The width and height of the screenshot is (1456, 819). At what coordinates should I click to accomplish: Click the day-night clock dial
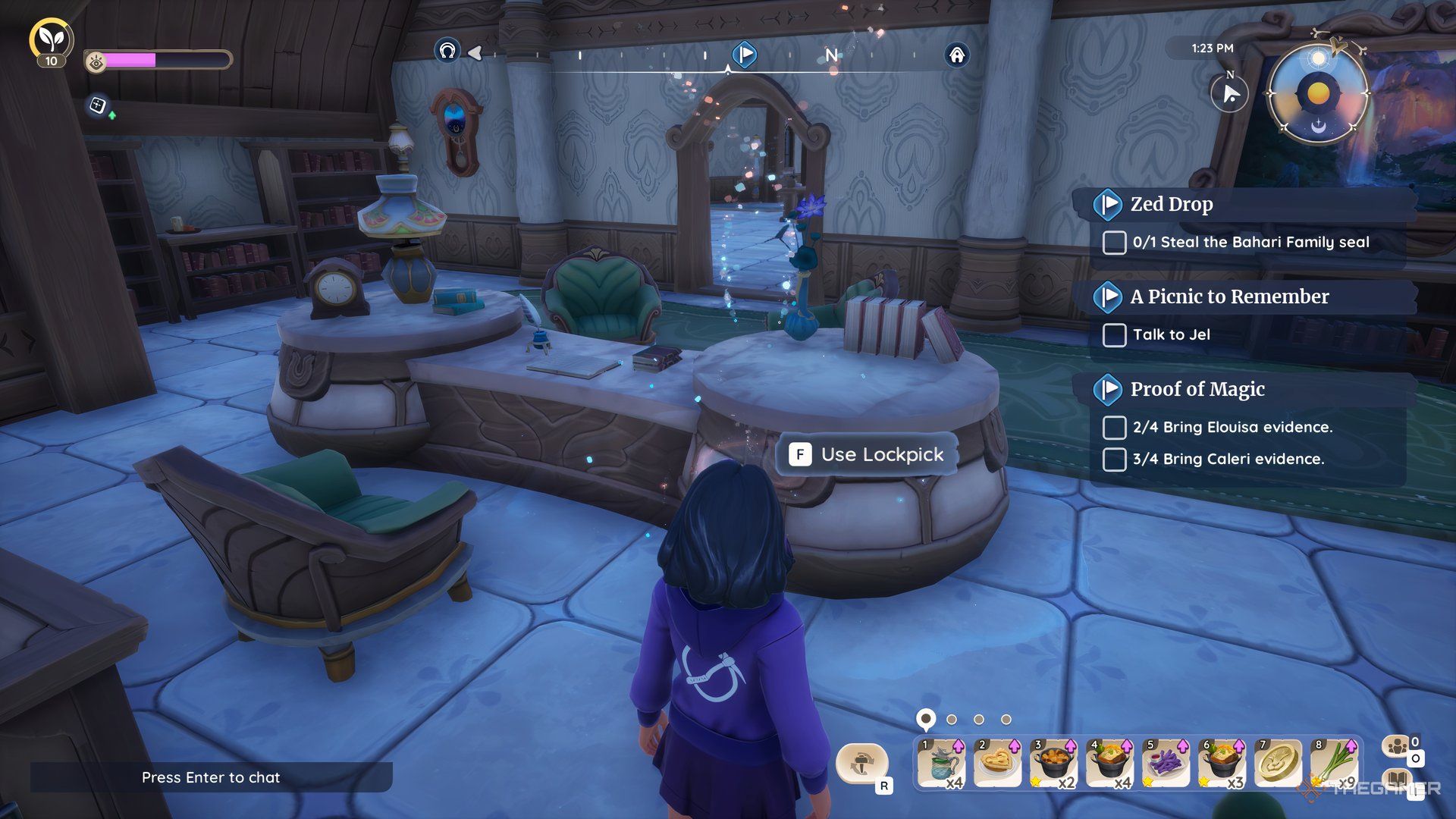tap(1318, 93)
